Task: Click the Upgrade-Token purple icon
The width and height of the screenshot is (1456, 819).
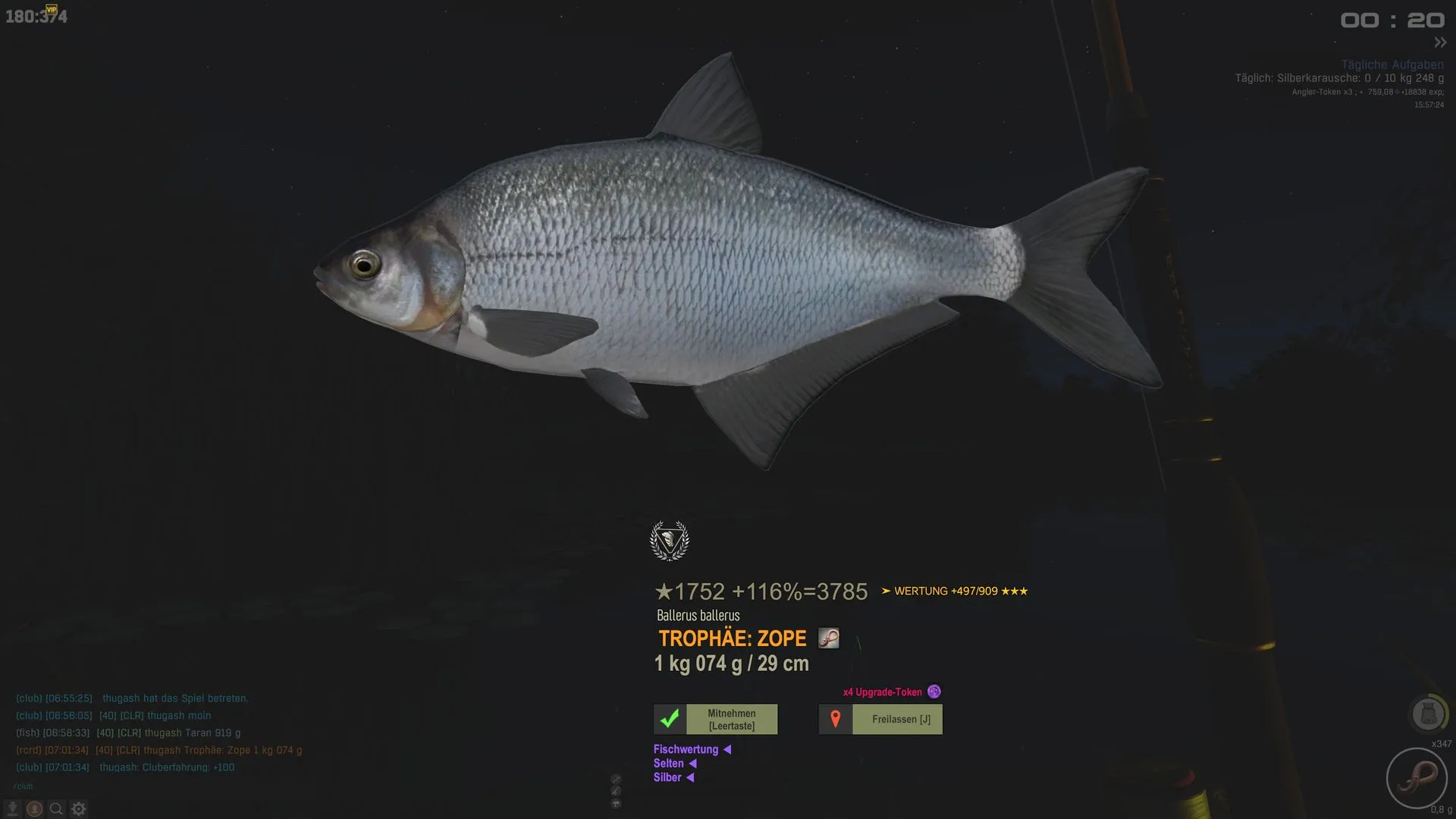Action: (934, 692)
